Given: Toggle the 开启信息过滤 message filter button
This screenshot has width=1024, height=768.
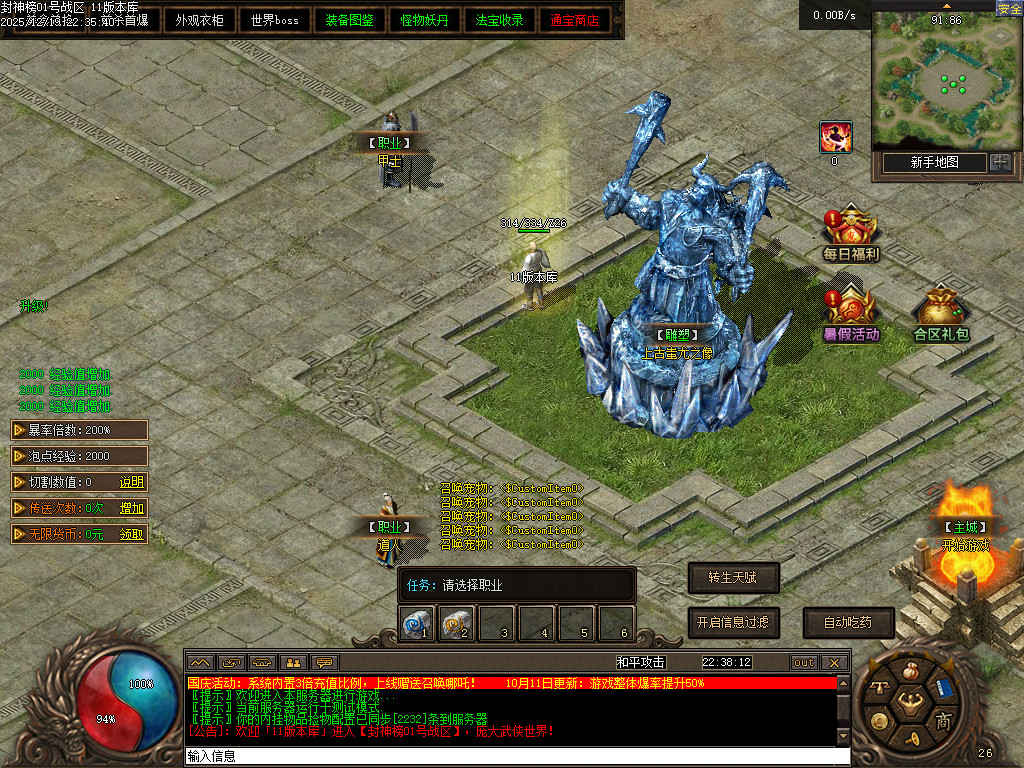Looking at the screenshot, I should 733,622.
